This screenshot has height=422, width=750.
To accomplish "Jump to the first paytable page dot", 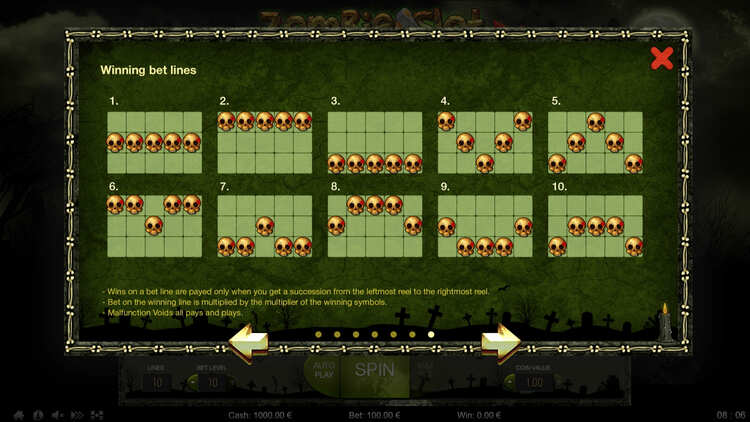I will pyautogui.click(x=318, y=334).
